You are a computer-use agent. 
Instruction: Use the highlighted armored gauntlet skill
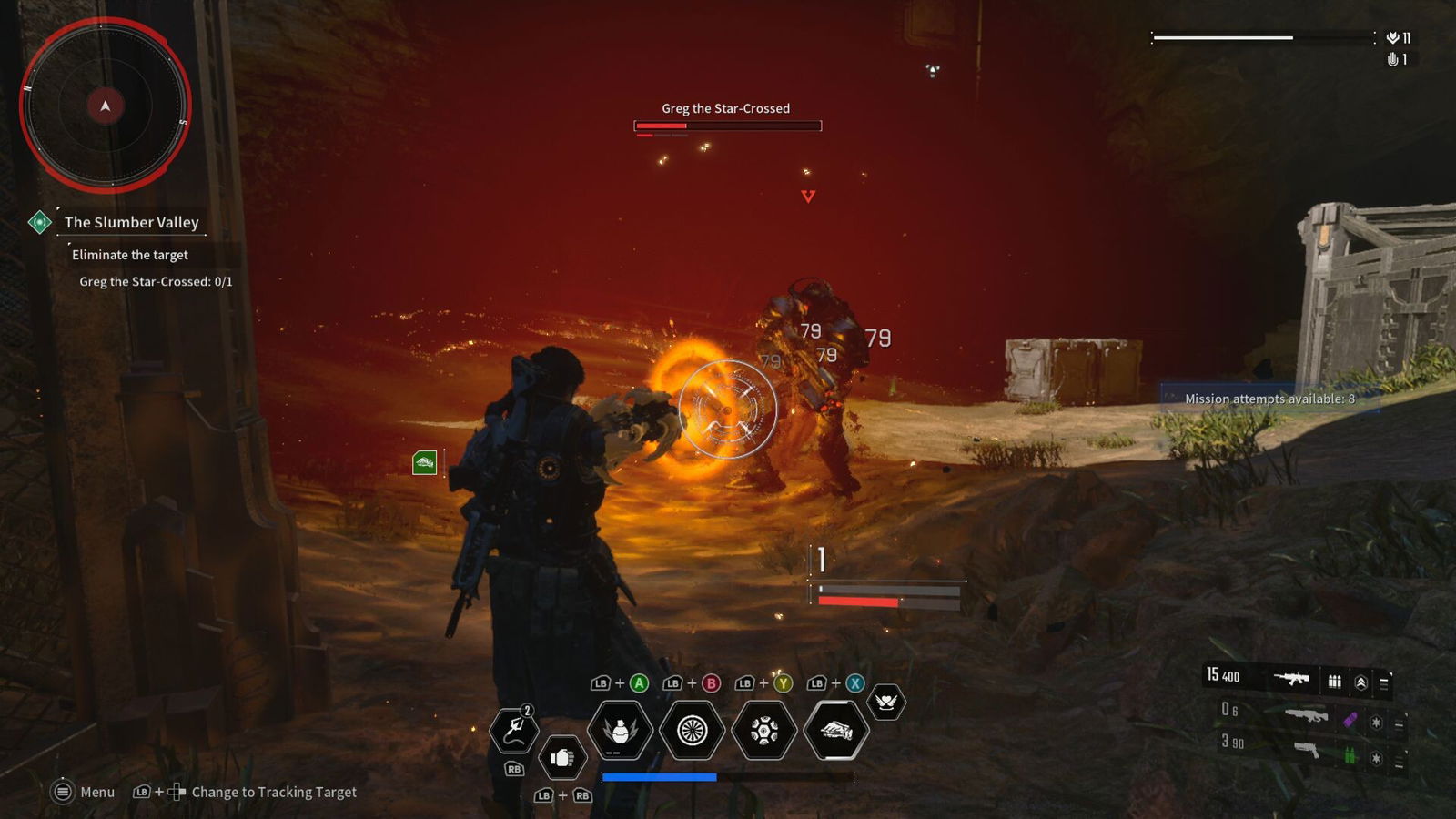pos(836,730)
